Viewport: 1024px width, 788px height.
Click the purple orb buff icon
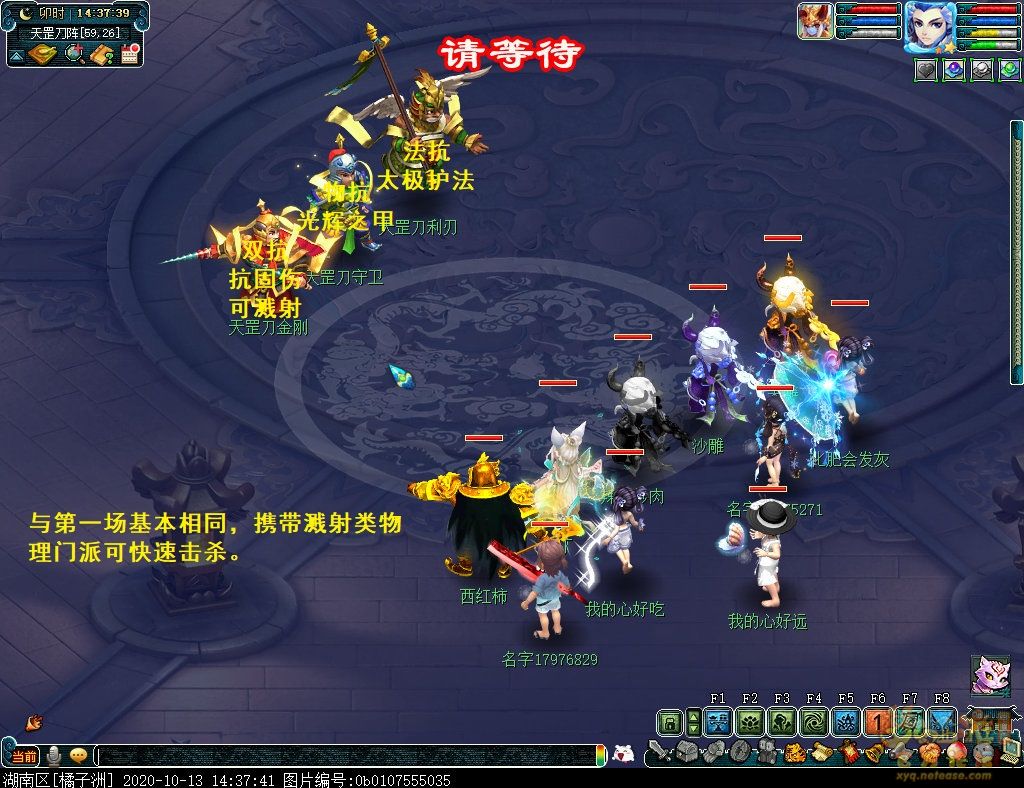(954, 70)
